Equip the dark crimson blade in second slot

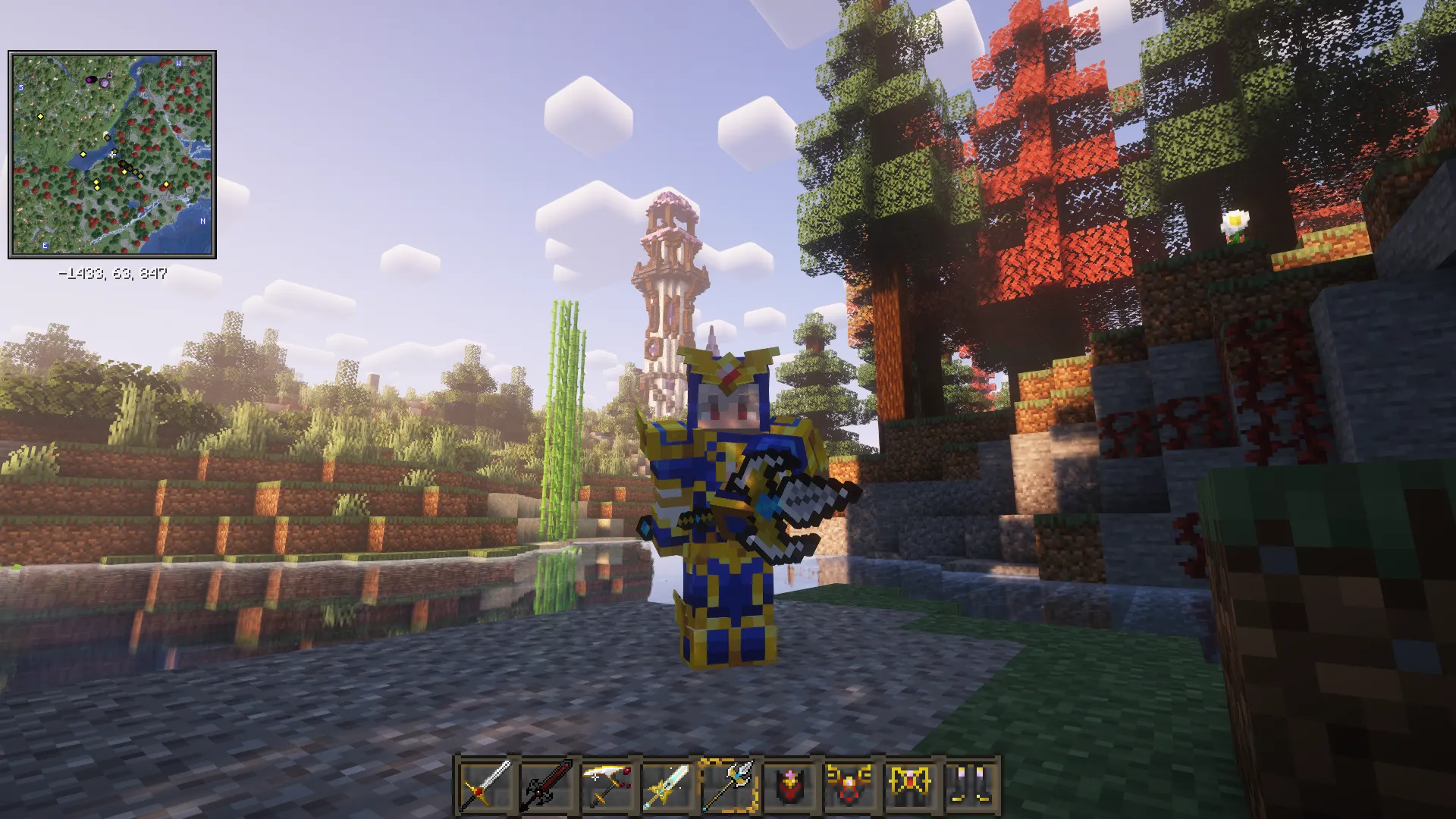pos(550,783)
